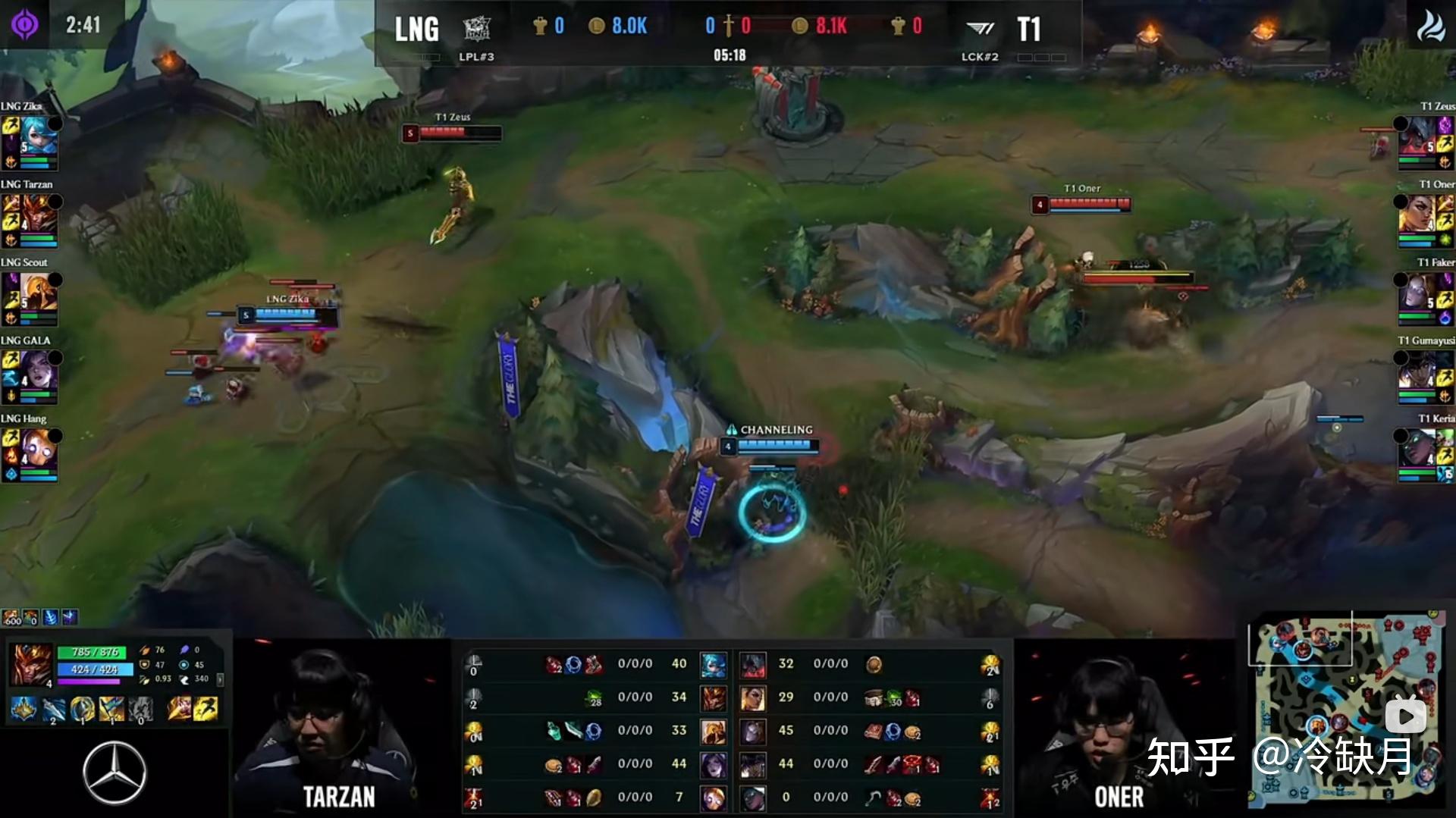1456x818 pixels.
Task: Select the large champion portrait above the ability bar
Action: tap(31, 665)
